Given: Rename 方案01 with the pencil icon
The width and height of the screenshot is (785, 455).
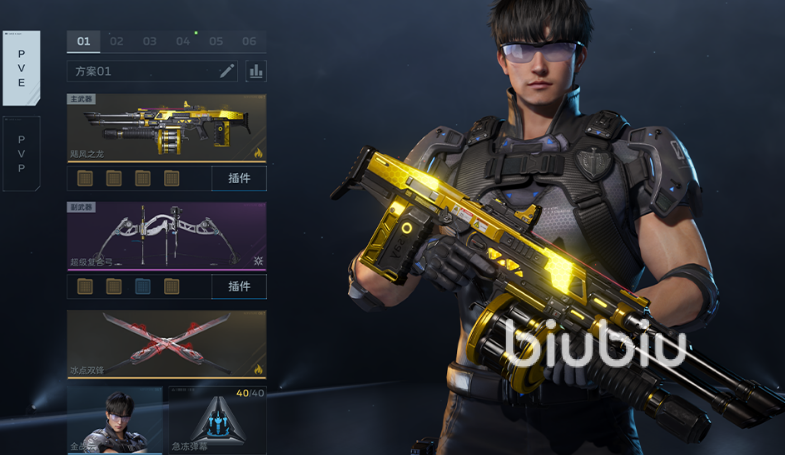Looking at the screenshot, I should point(227,71).
